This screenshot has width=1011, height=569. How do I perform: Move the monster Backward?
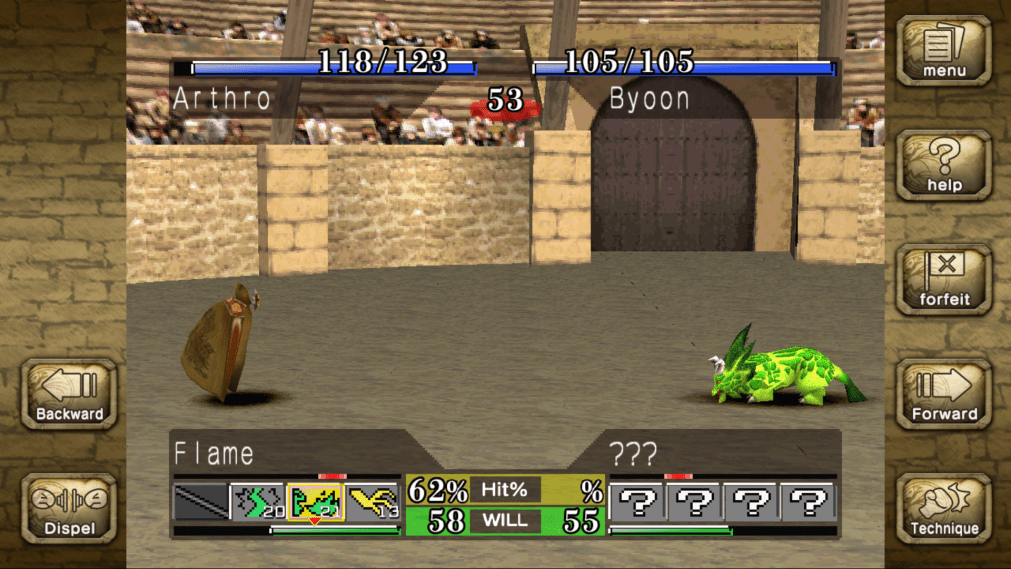pos(69,394)
